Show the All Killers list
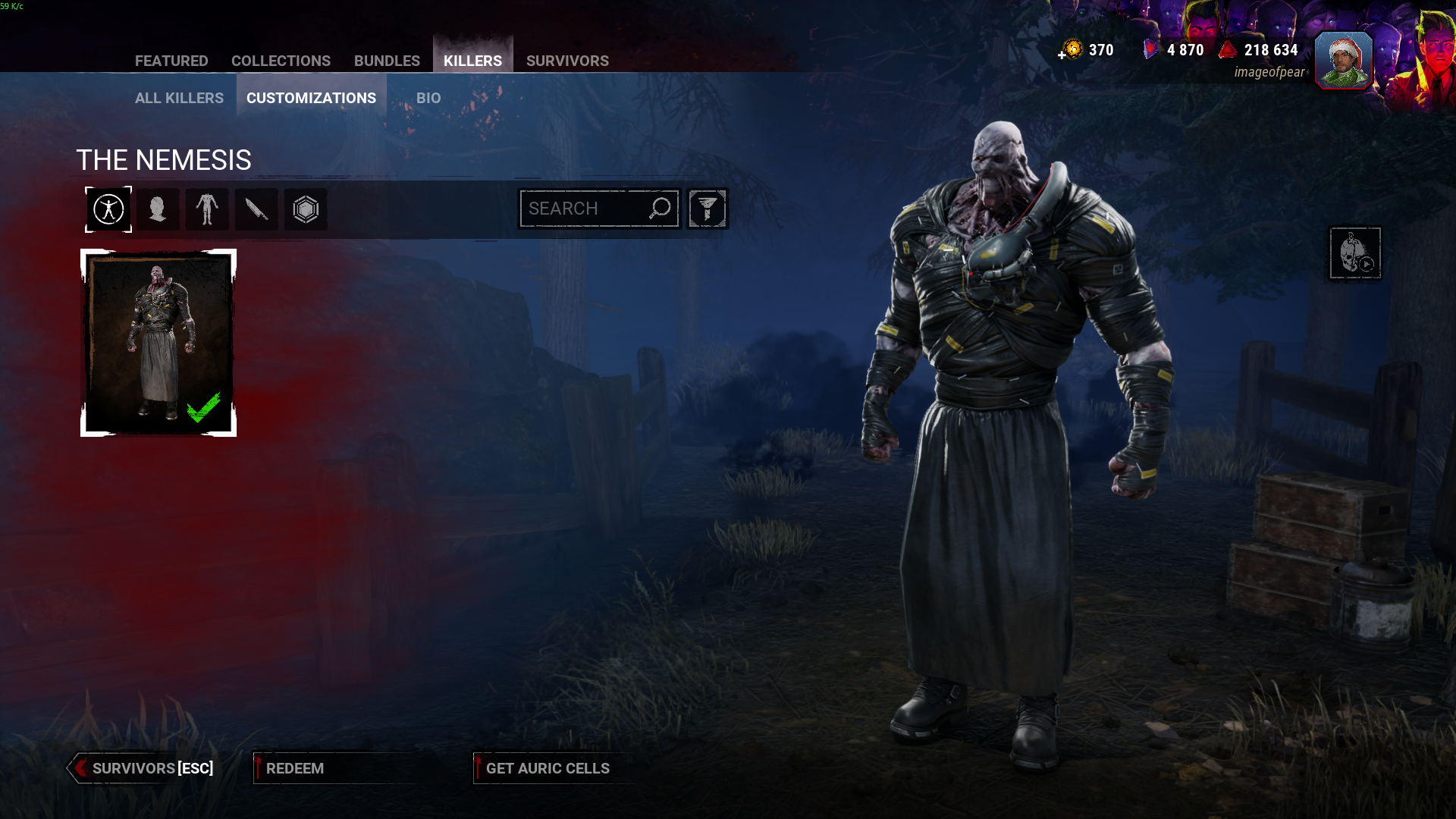Image resolution: width=1456 pixels, height=819 pixels. [179, 98]
